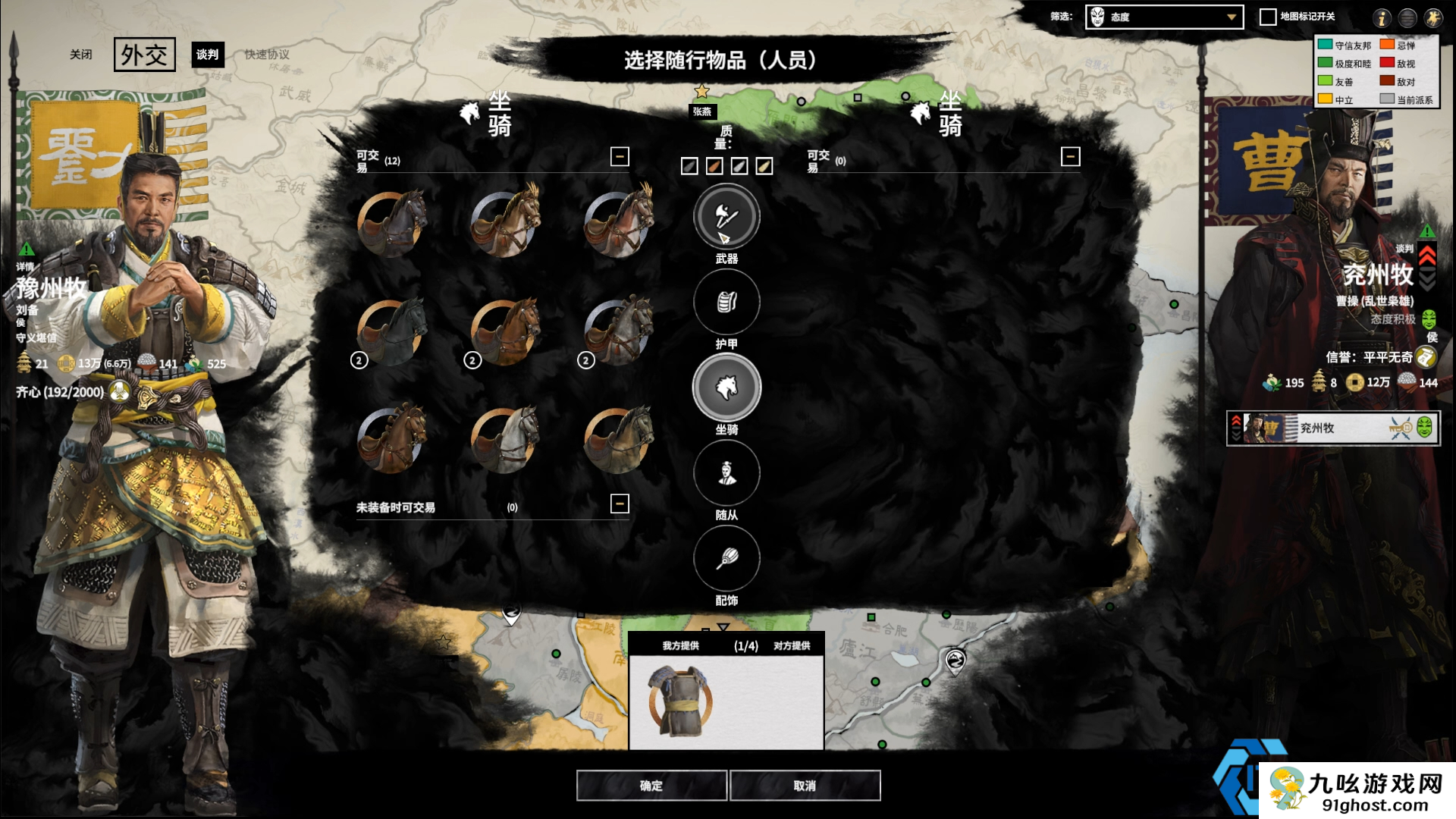Select the 兖州牧 faction row
Viewport: 1456px width, 819px height.
tap(1332, 428)
